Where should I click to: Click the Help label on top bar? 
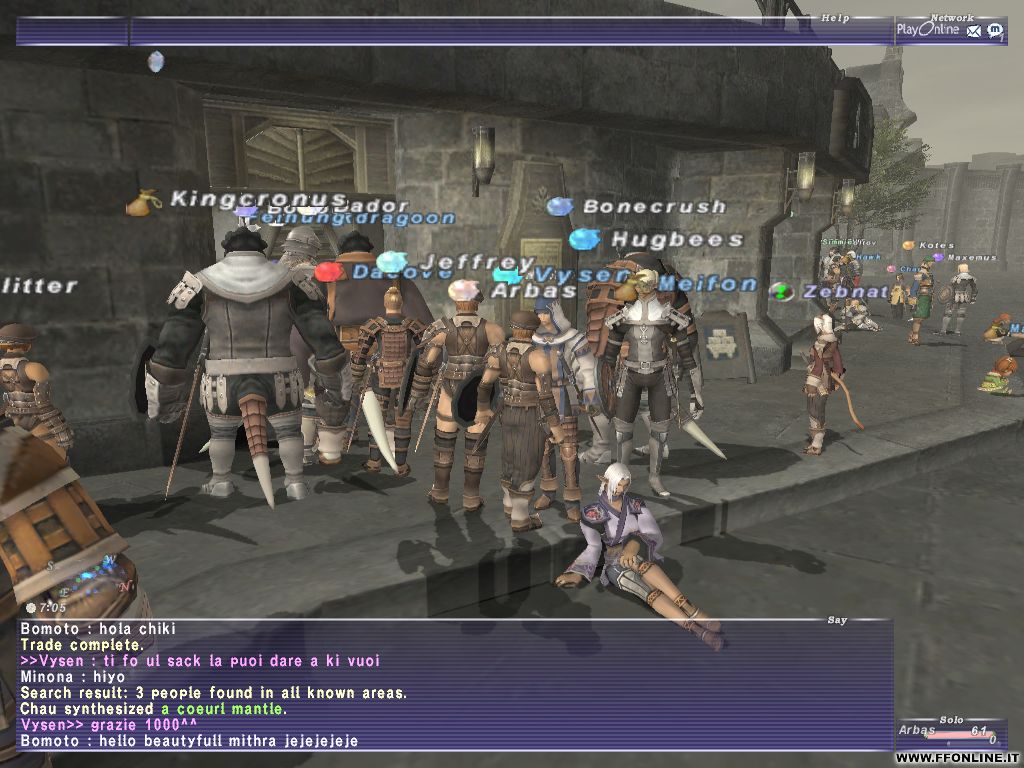pyautogui.click(x=835, y=18)
